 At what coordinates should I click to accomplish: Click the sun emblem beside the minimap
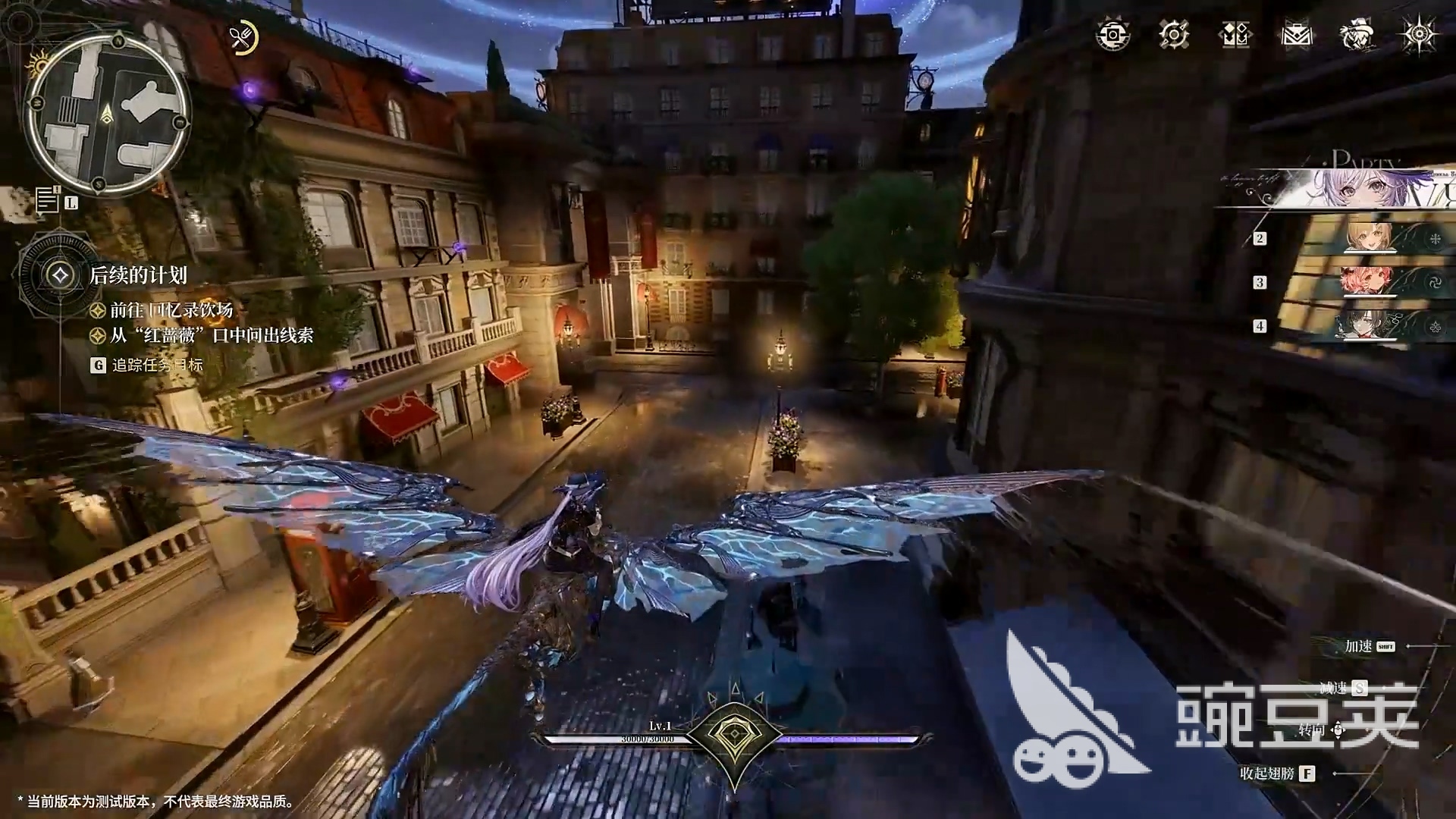point(37,65)
